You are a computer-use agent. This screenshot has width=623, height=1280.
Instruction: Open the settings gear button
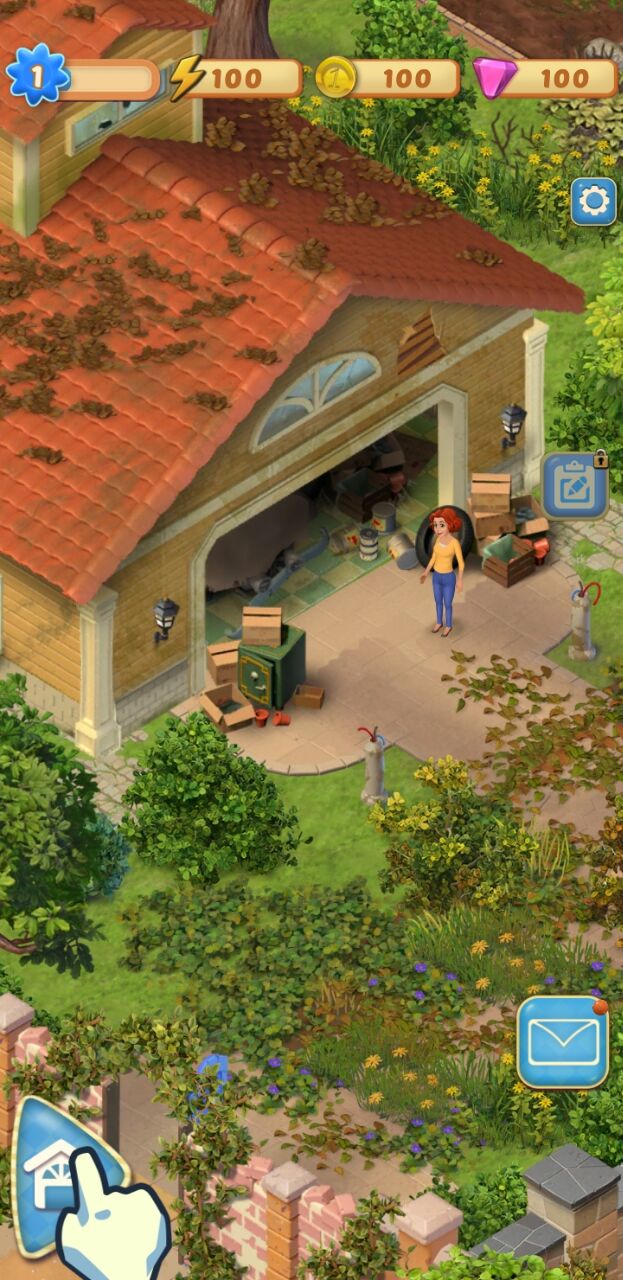pyautogui.click(x=593, y=202)
